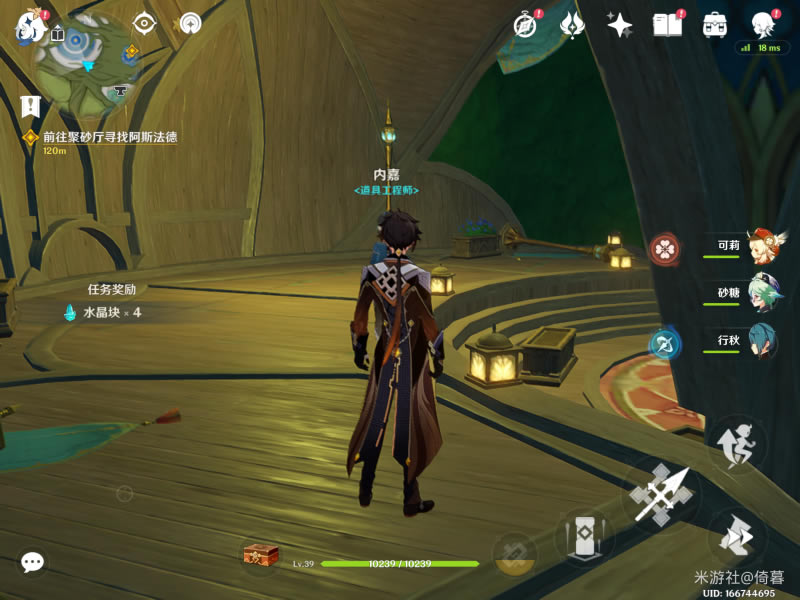Open the events compass icon
The height and width of the screenshot is (600, 800).
525,25
